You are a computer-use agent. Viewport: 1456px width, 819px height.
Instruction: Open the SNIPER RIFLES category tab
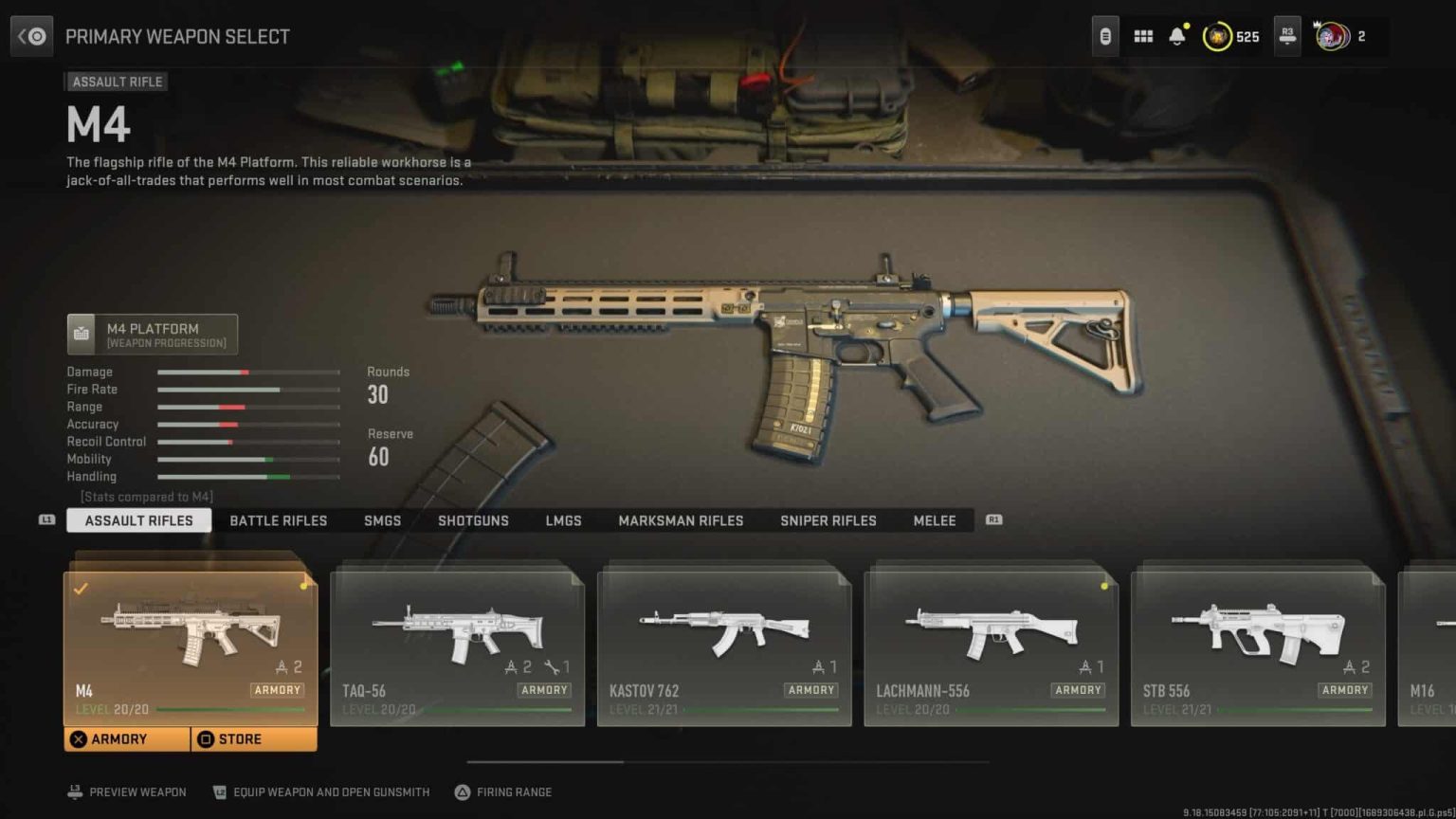[x=828, y=519]
